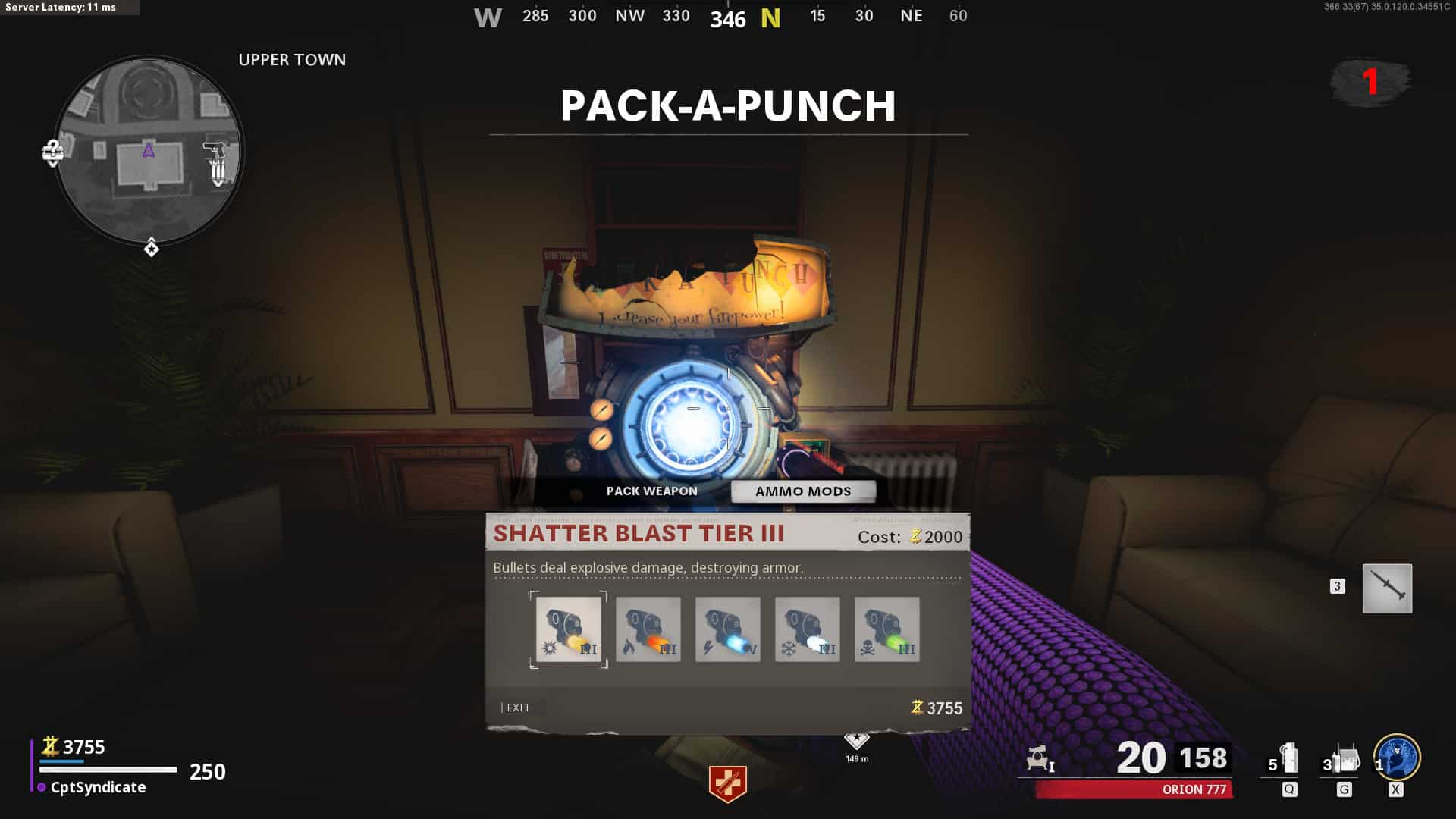This screenshot has height=819, width=1456.
Task: Exit the Pack-a-Punch menu
Action: click(x=518, y=708)
